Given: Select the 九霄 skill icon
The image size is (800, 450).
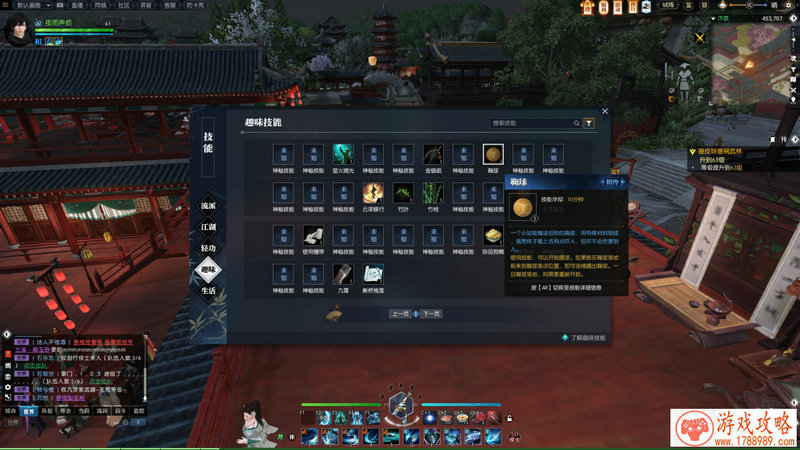Looking at the screenshot, I should 343,275.
